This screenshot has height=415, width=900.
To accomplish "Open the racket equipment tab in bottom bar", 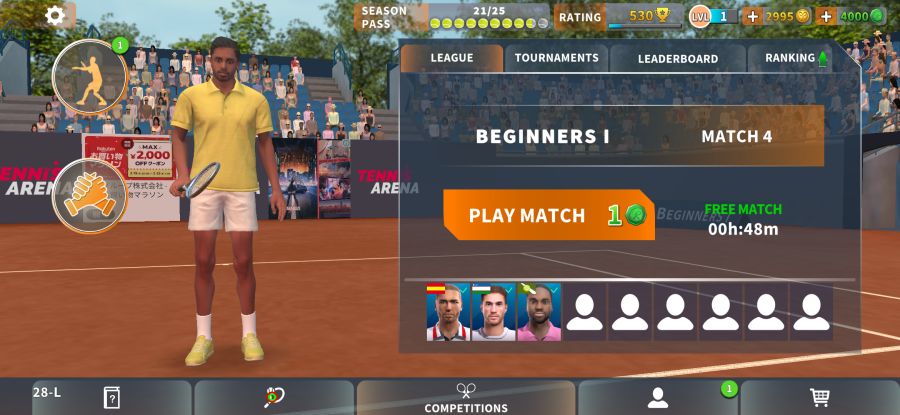I will [274, 398].
